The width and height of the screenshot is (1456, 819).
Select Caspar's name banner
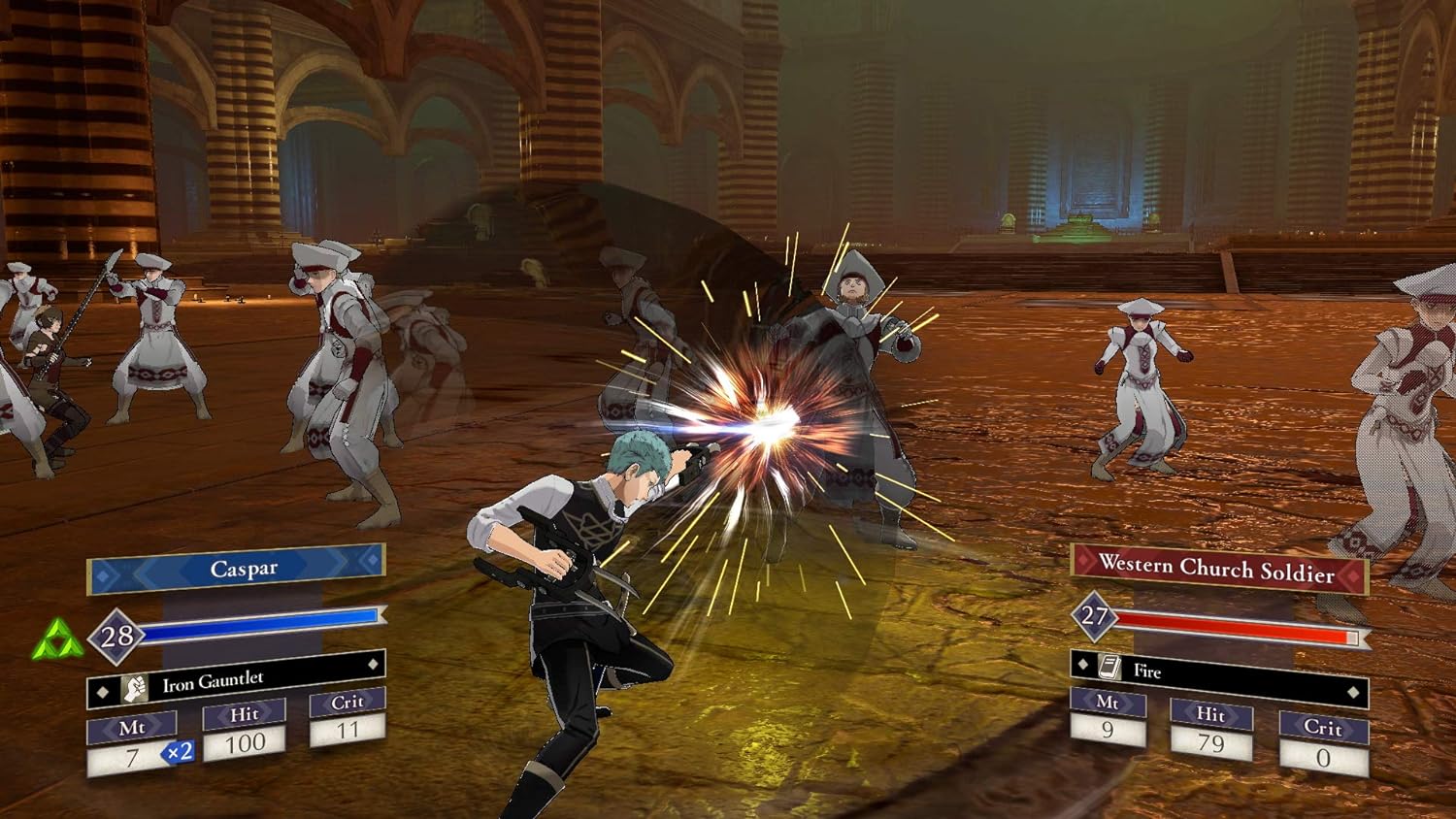click(238, 569)
